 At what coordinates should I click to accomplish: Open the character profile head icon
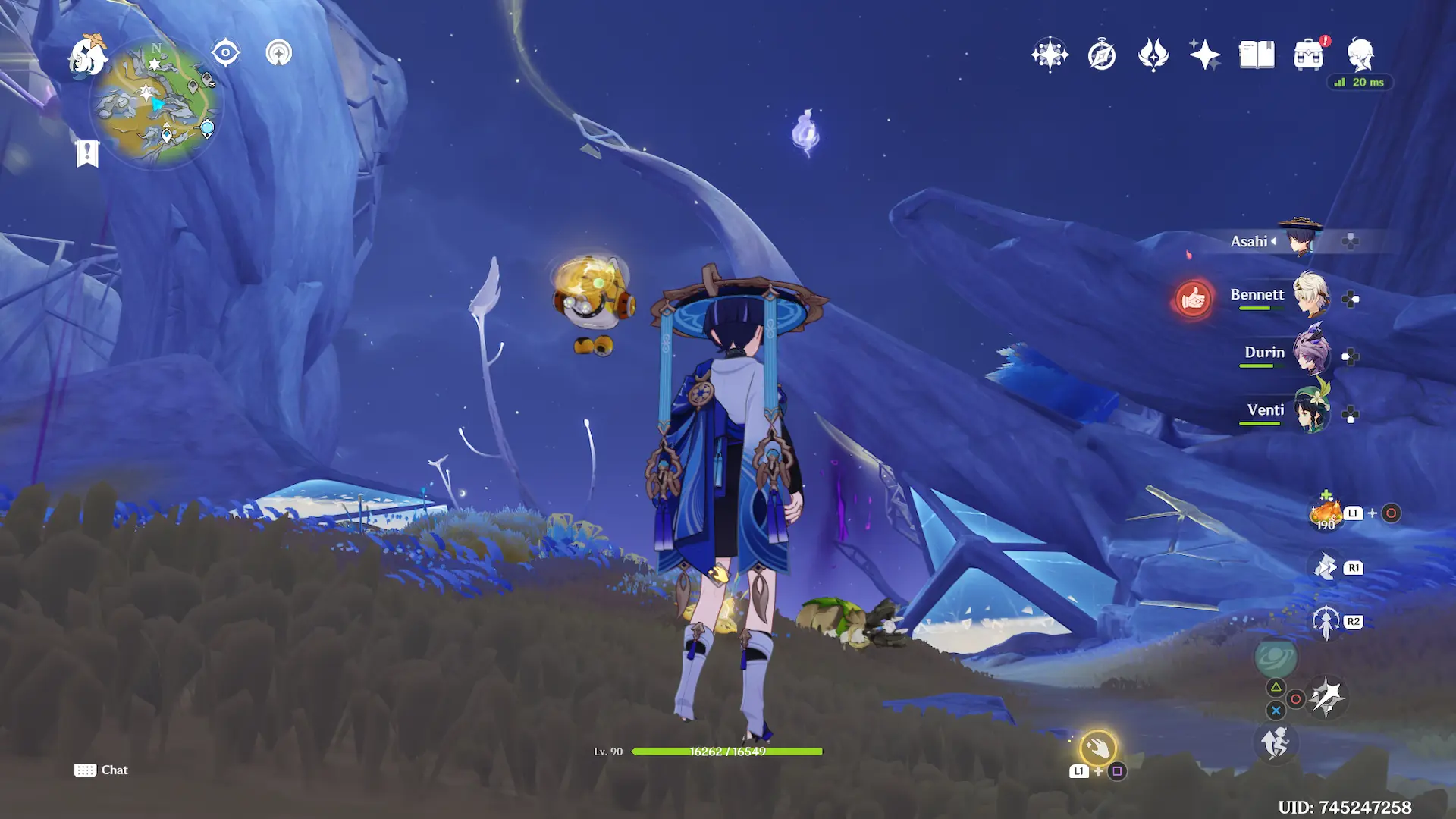coord(1360,55)
